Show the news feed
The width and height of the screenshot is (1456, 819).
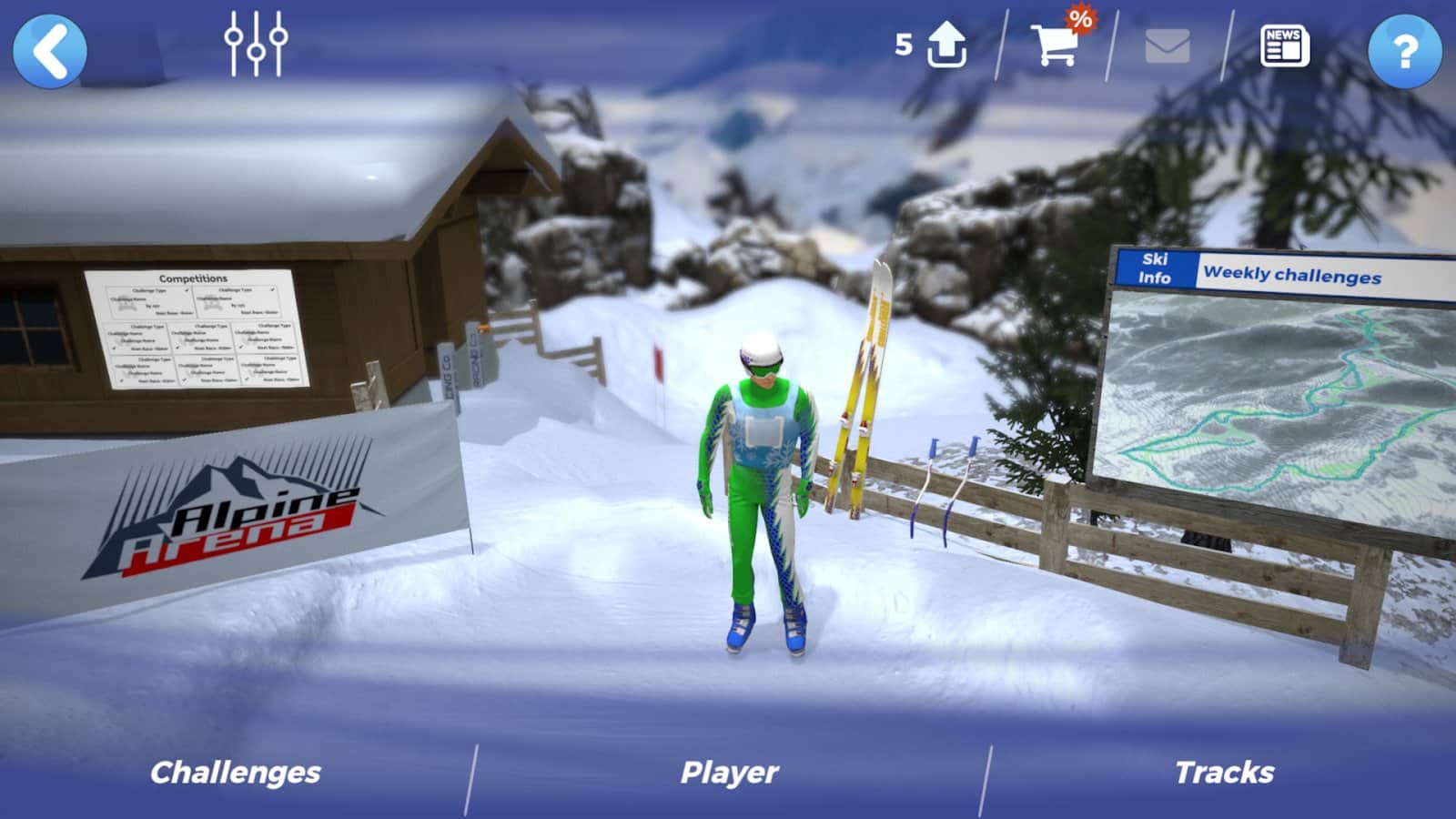[x=1284, y=46]
